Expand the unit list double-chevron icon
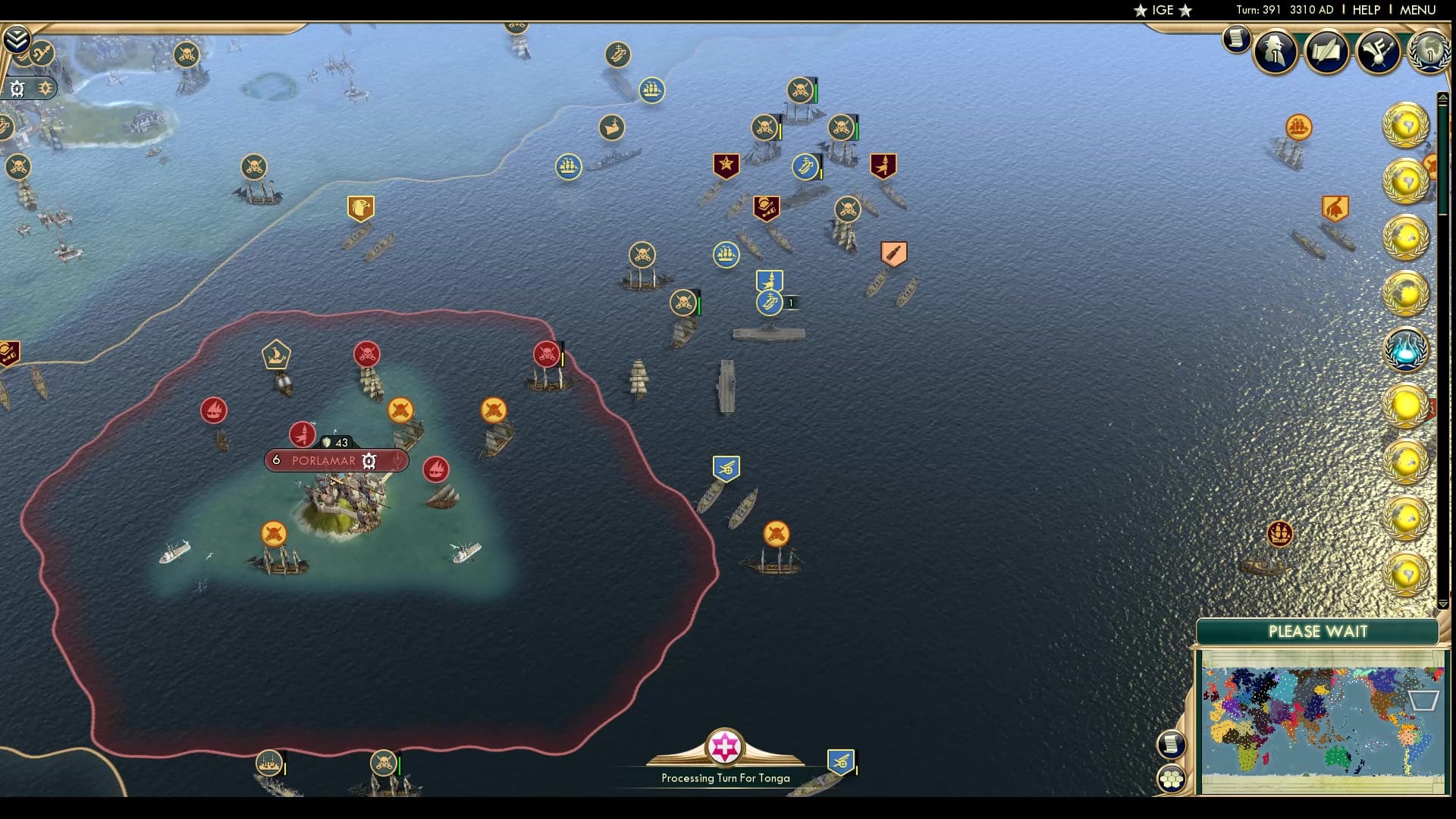Image resolution: width=1456 pixels, height=819 pixels. pyautogui.click(x=17, y=39)
